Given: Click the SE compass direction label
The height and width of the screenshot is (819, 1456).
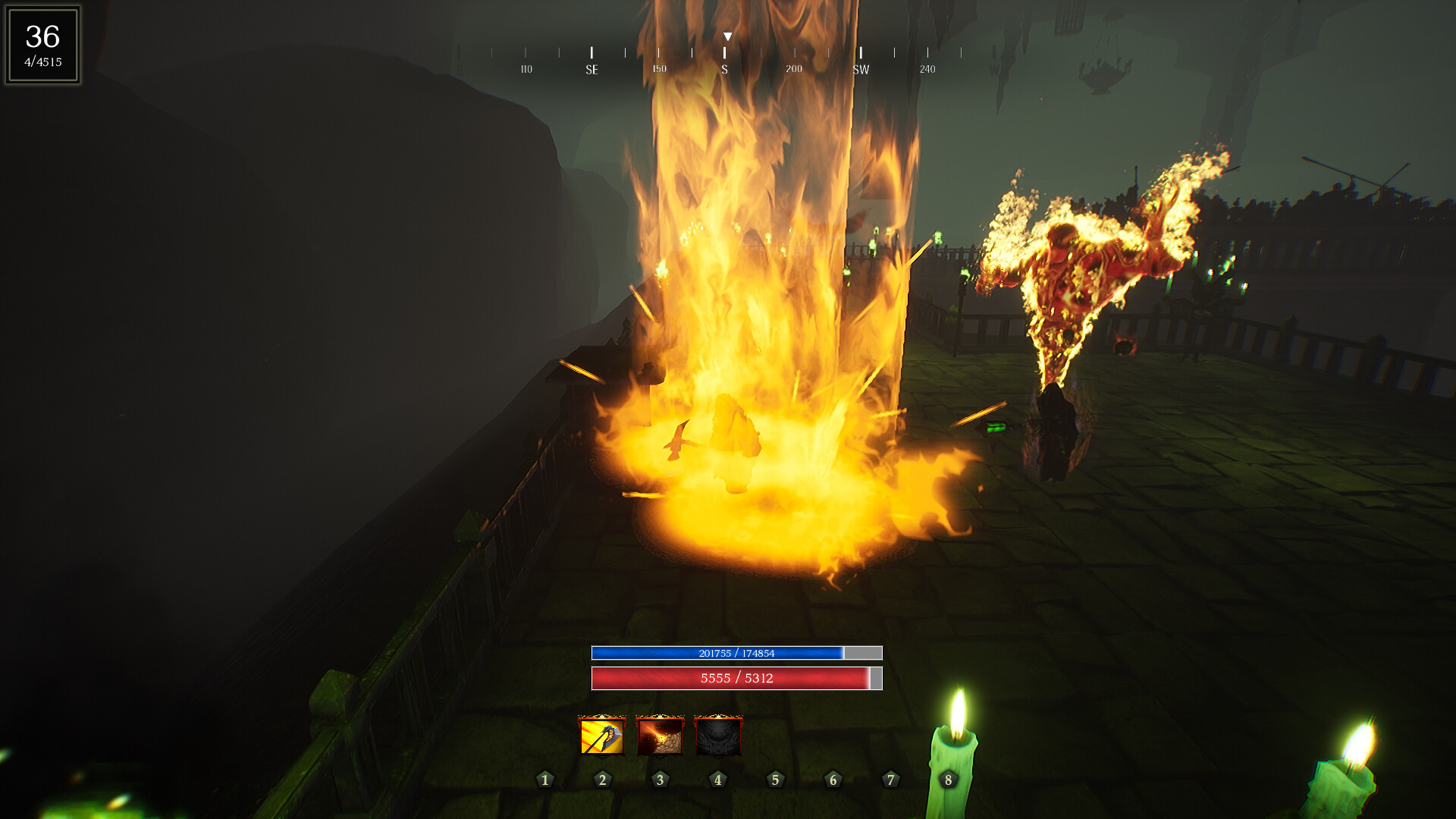Looking at the screenshot, I should [592, 68].
